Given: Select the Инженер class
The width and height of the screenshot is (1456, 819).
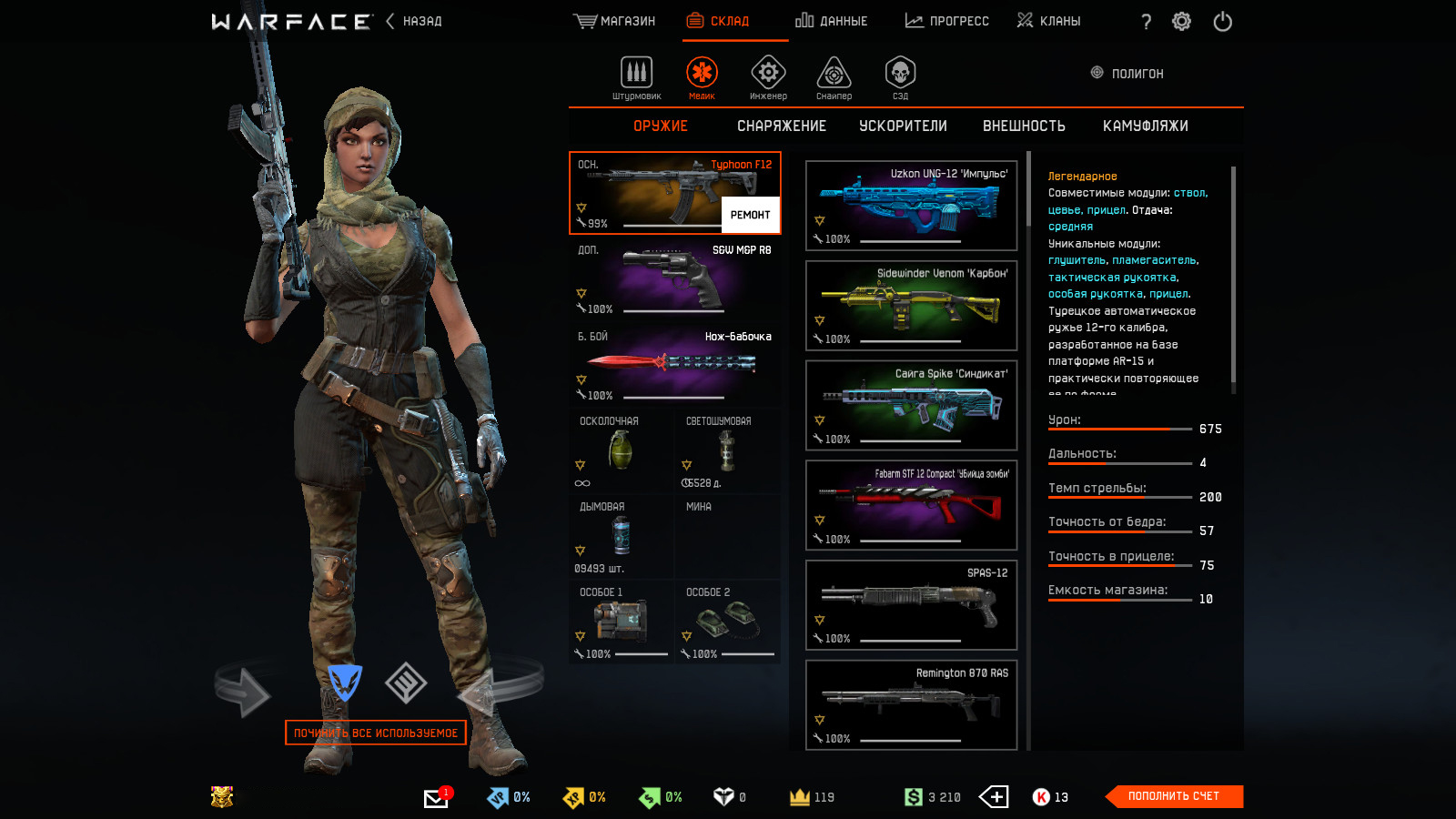Looking at the screenshot, I should point(768,76).
